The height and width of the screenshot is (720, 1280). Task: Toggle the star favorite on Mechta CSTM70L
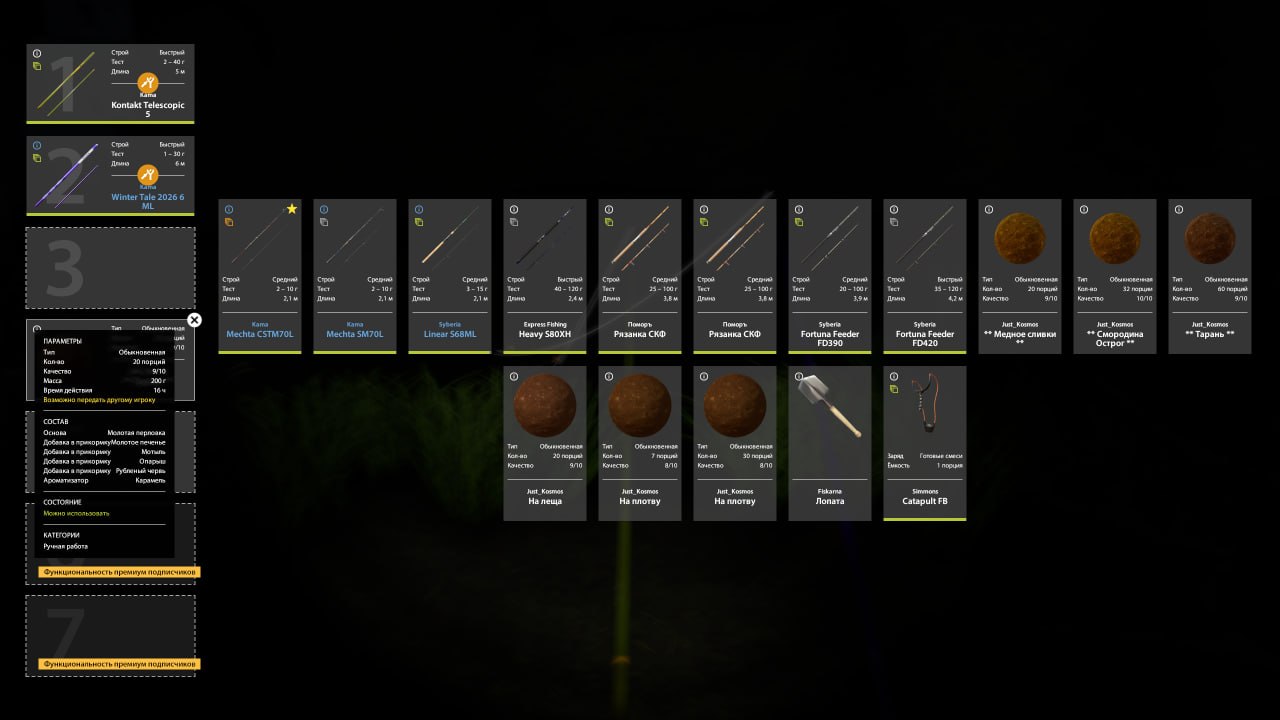coord(292,209)
